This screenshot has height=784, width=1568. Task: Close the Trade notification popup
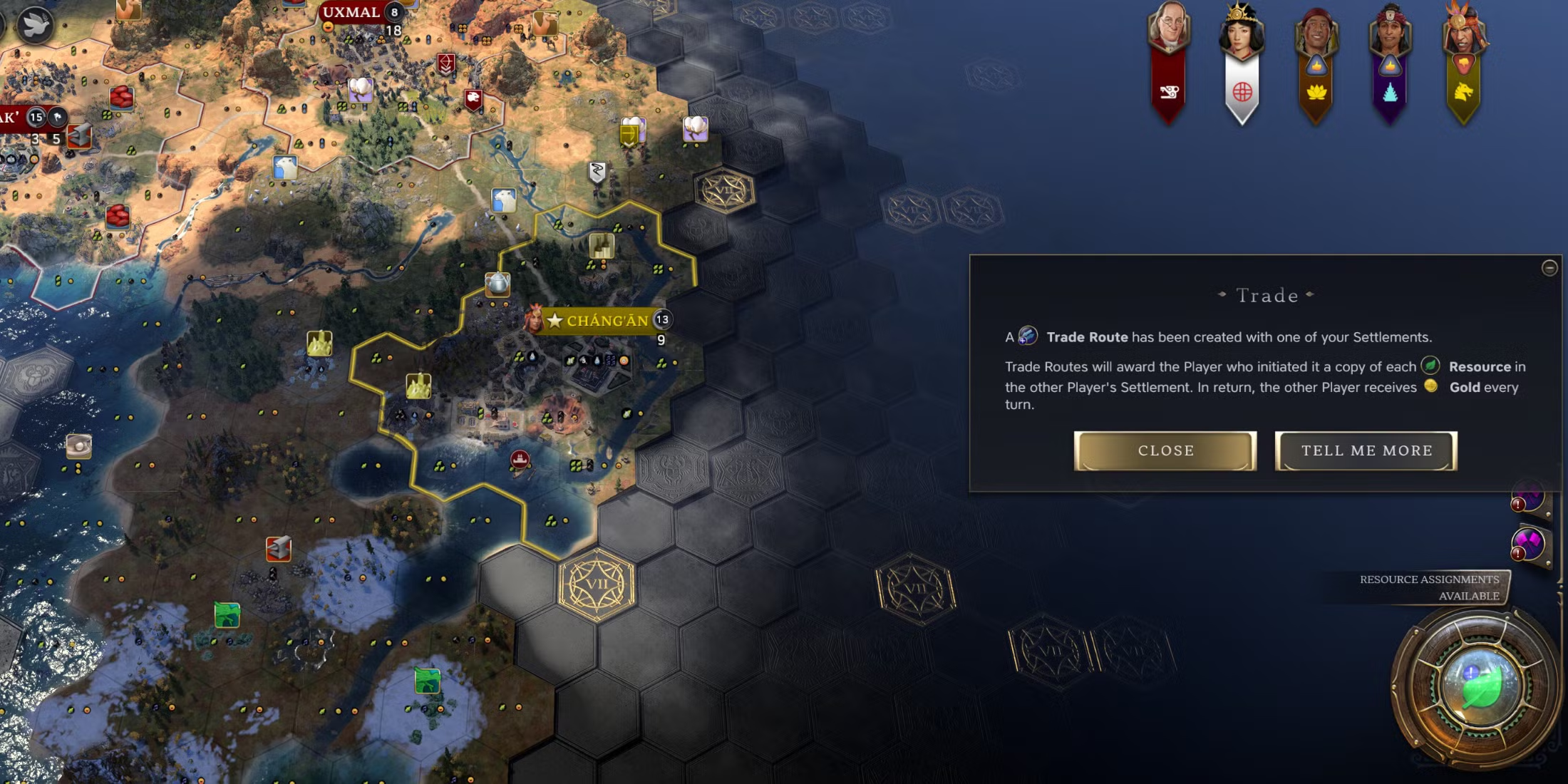coord(1165,450)
